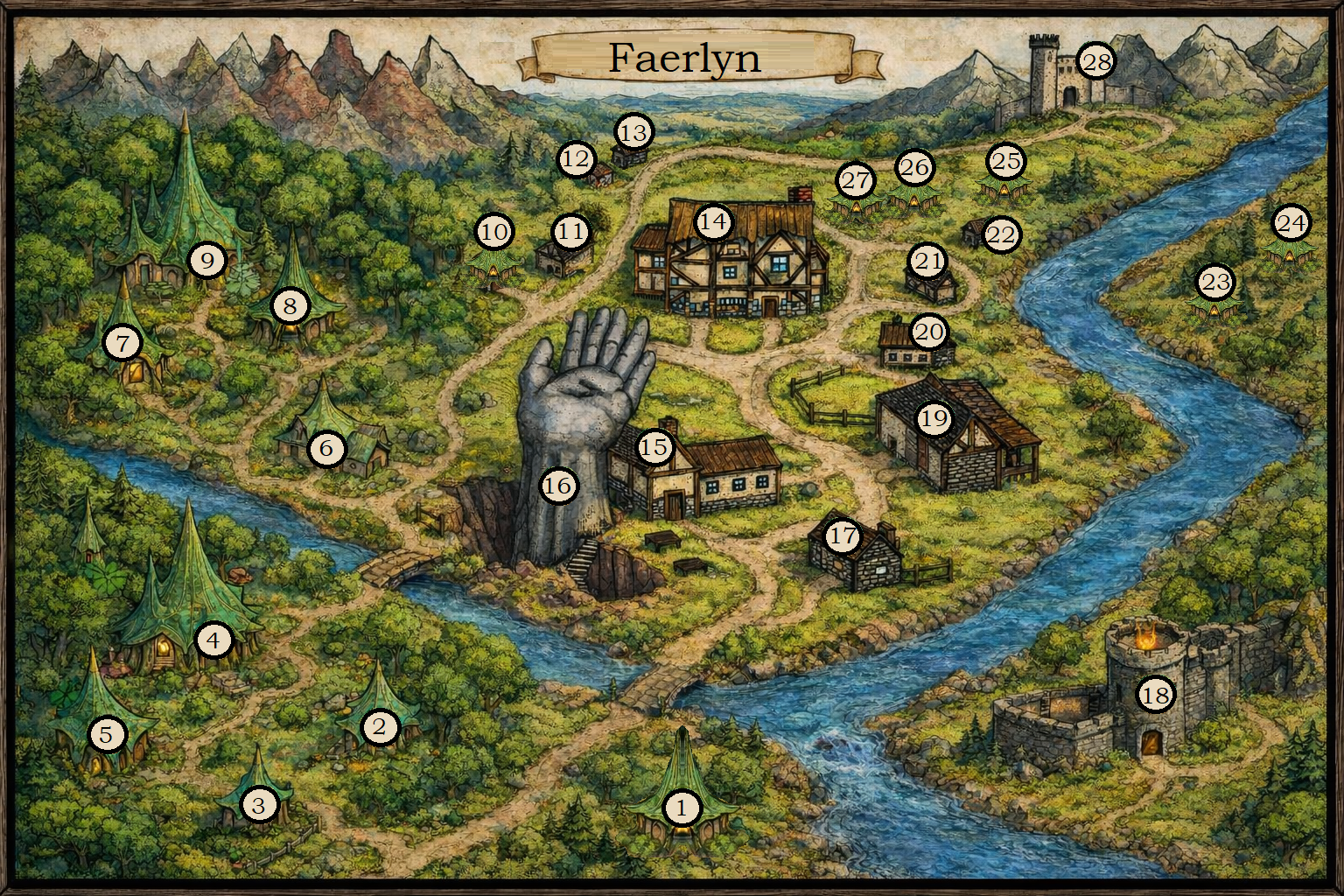1344x896 pixels.
Task: Select marker 15 beside the stone hand
Action: click(654, 448)
